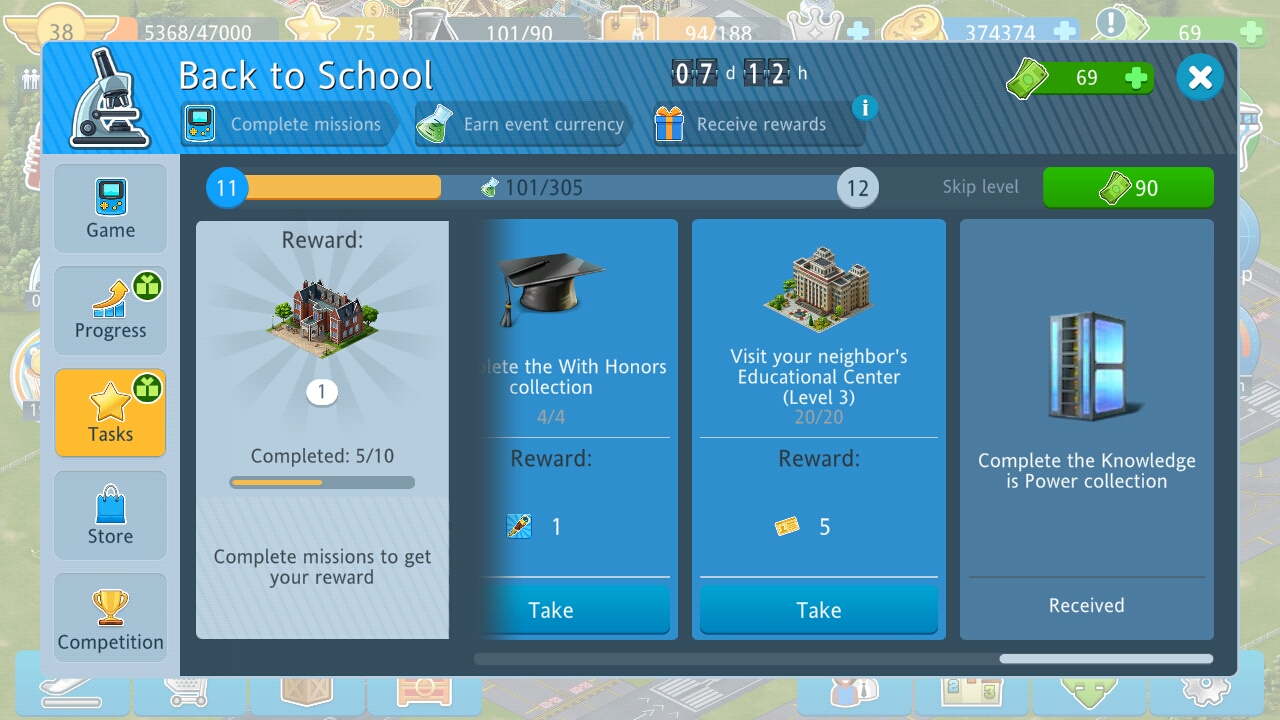Skip level for 90 cash

[1128, 187]
